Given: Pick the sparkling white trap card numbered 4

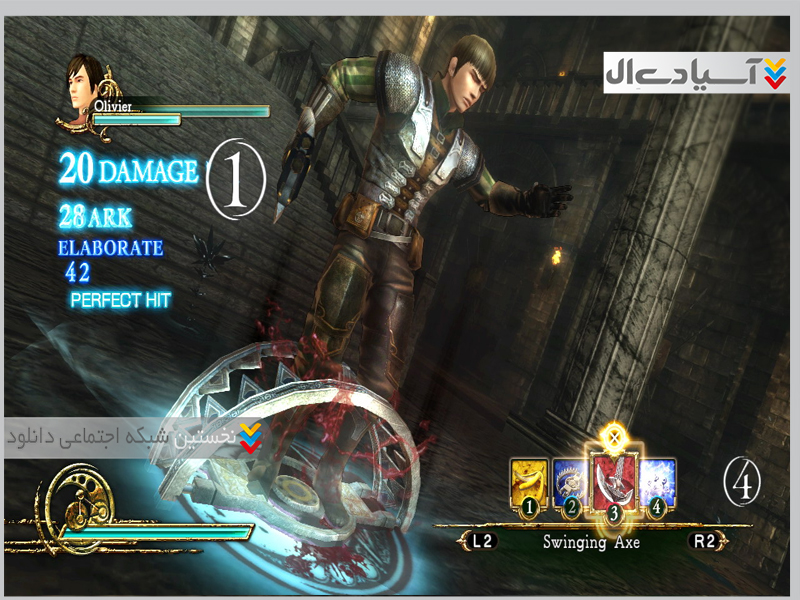Looking at the screenshot, I should point(656,482).
